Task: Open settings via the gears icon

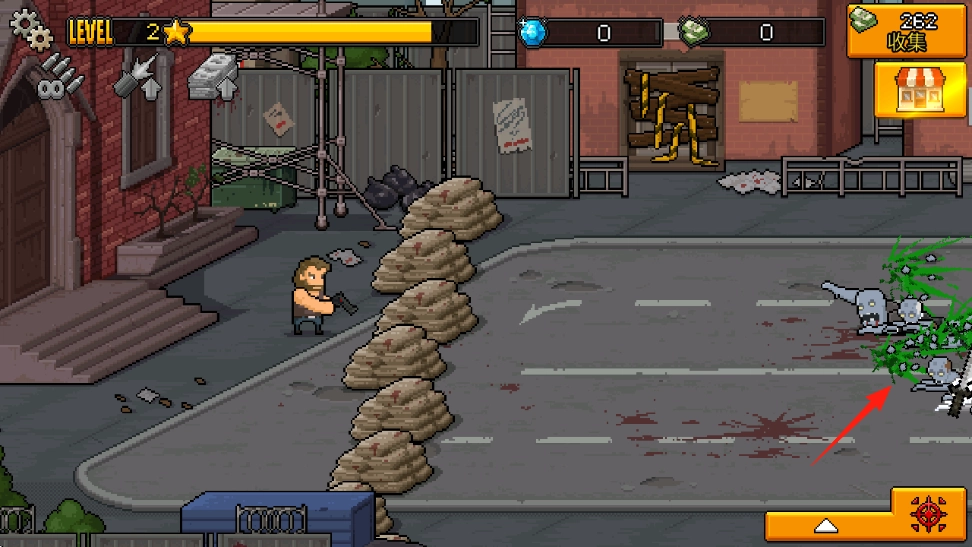Action: tap(31, 28)
